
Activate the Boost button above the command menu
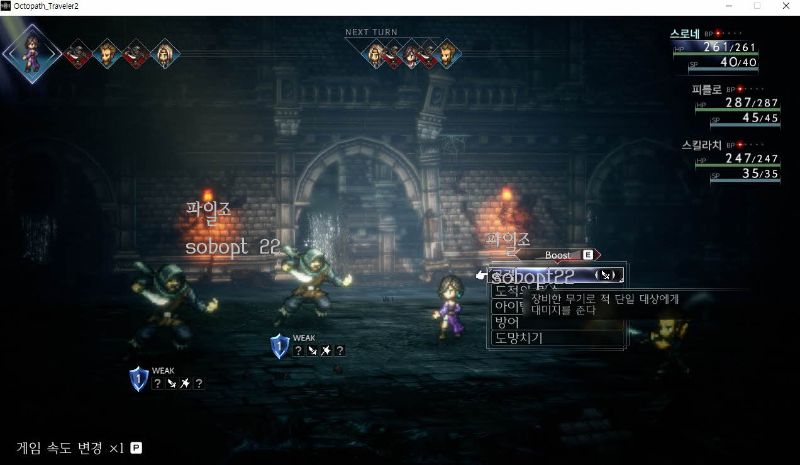(559, 255)
